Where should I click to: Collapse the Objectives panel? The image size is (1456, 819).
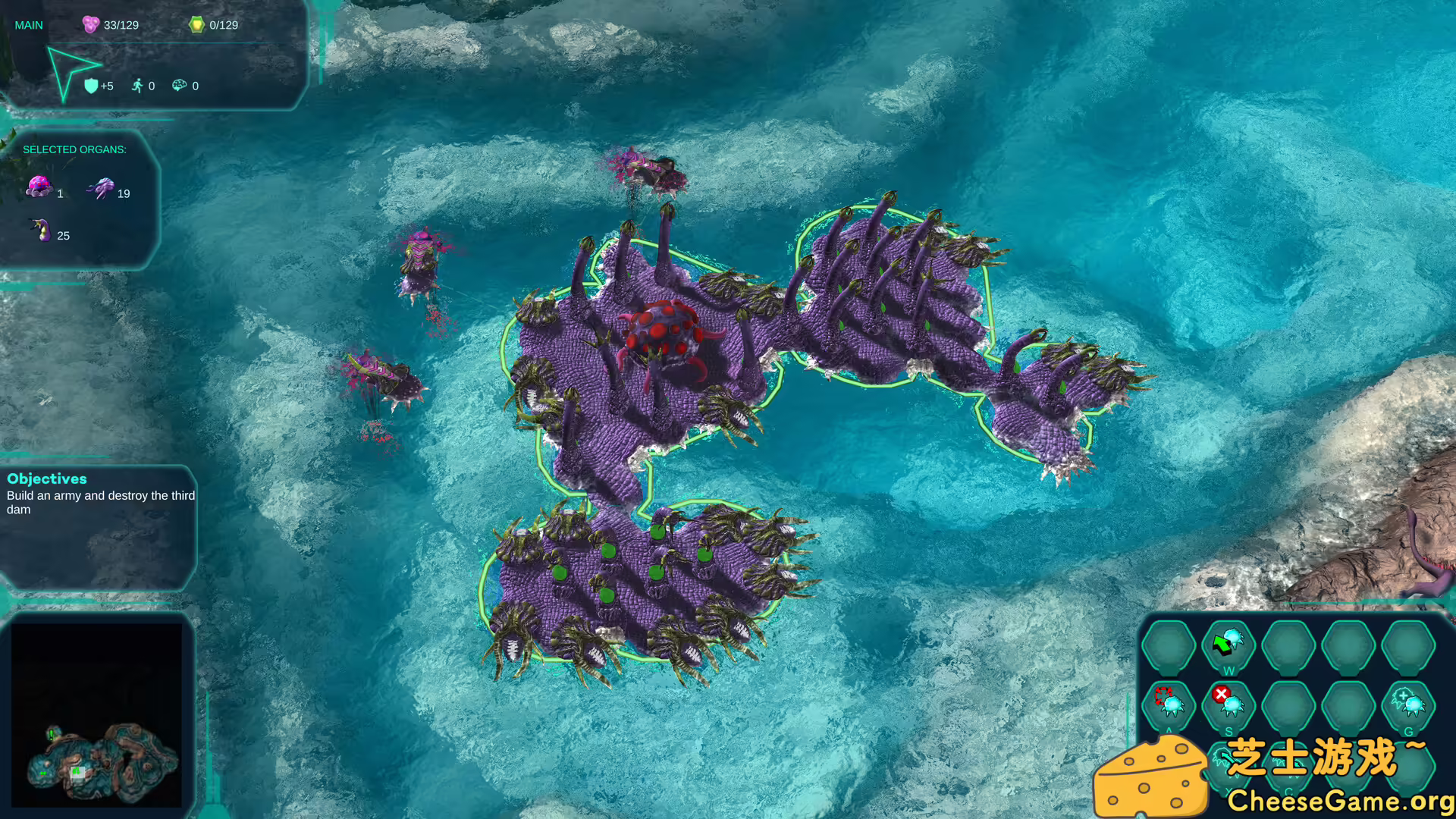coord(47,479)
